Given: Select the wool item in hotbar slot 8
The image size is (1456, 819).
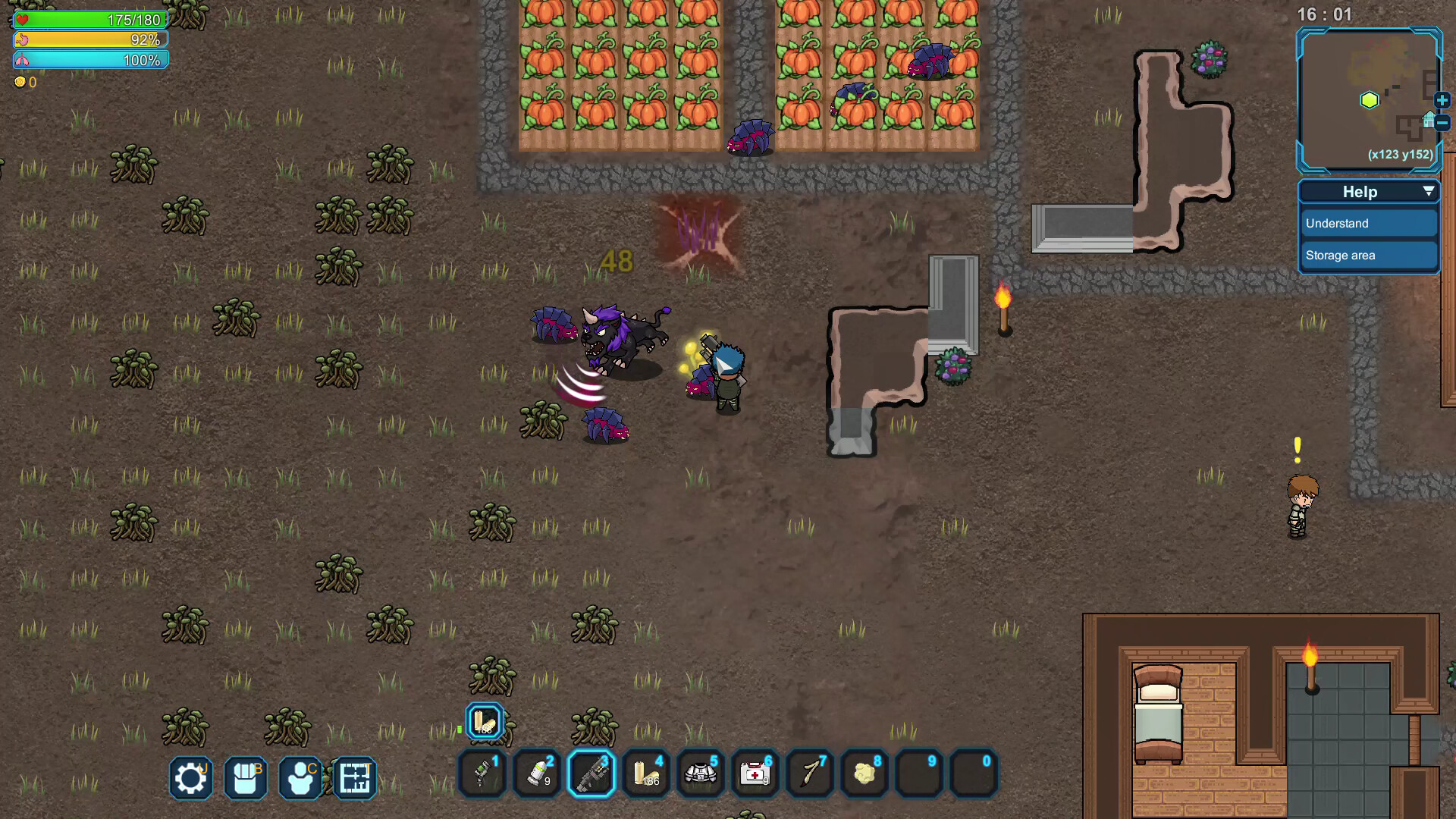Looking at the screenshot, I should [x=864, y=773].
